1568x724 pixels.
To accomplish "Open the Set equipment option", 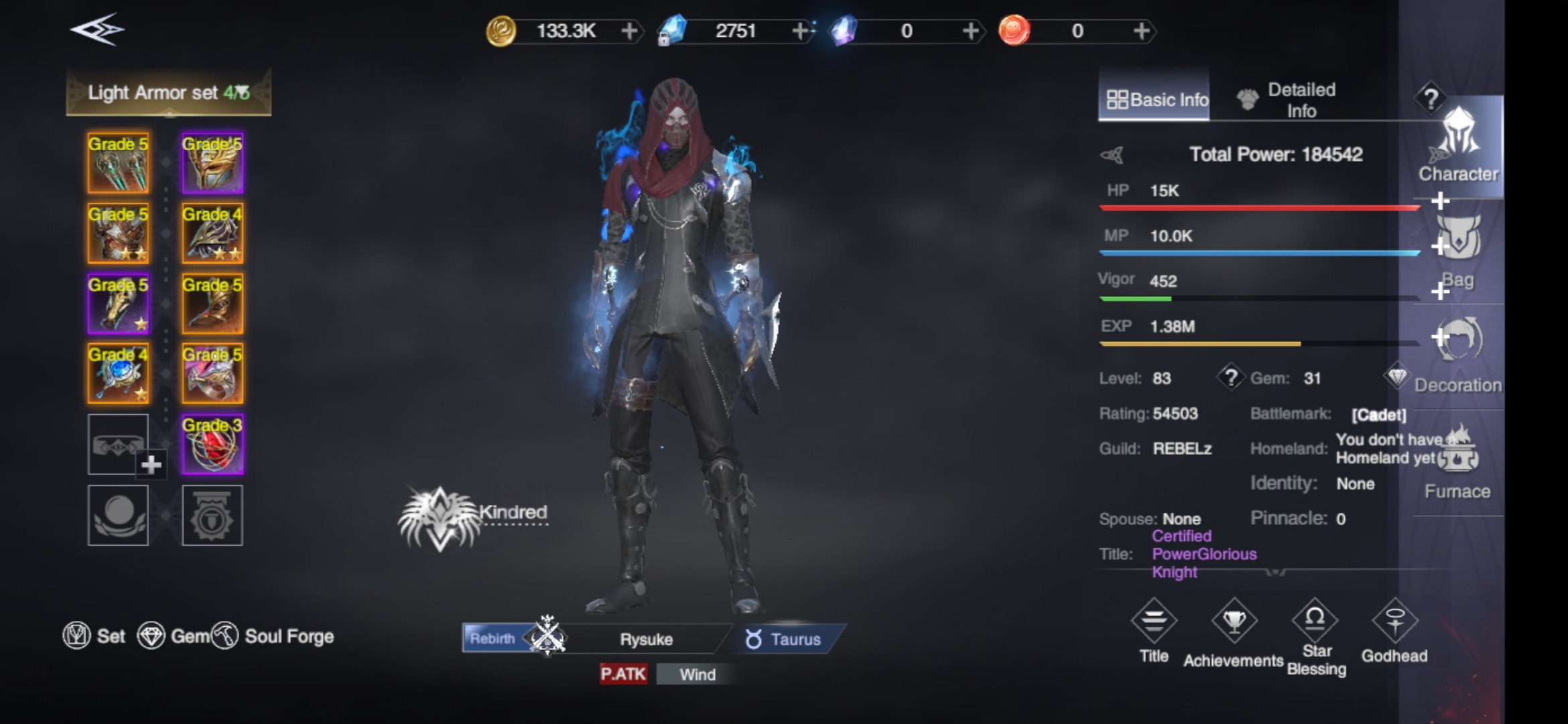I will [x=94, y=636].
